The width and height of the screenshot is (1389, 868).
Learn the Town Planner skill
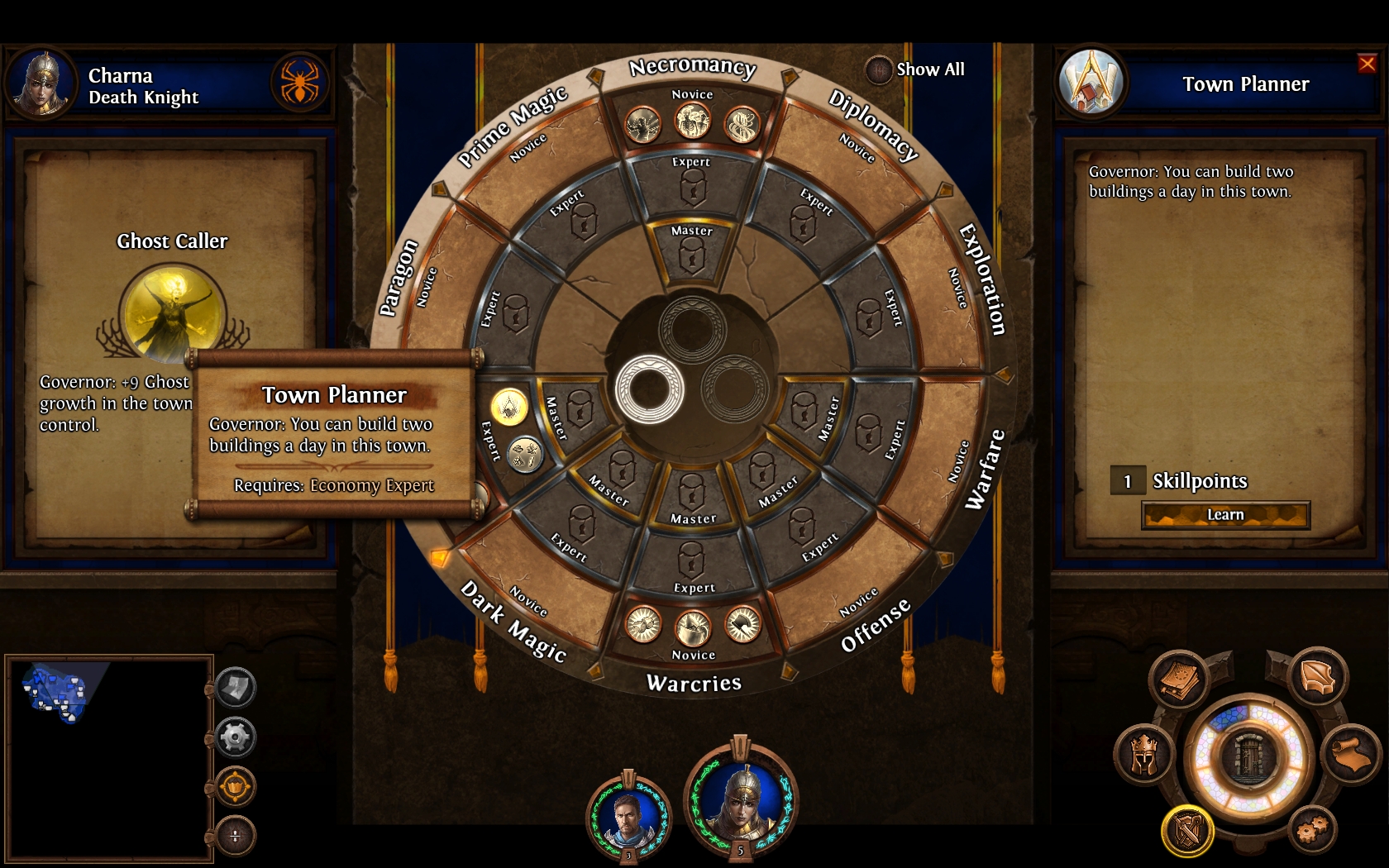tap(1225, 515)
